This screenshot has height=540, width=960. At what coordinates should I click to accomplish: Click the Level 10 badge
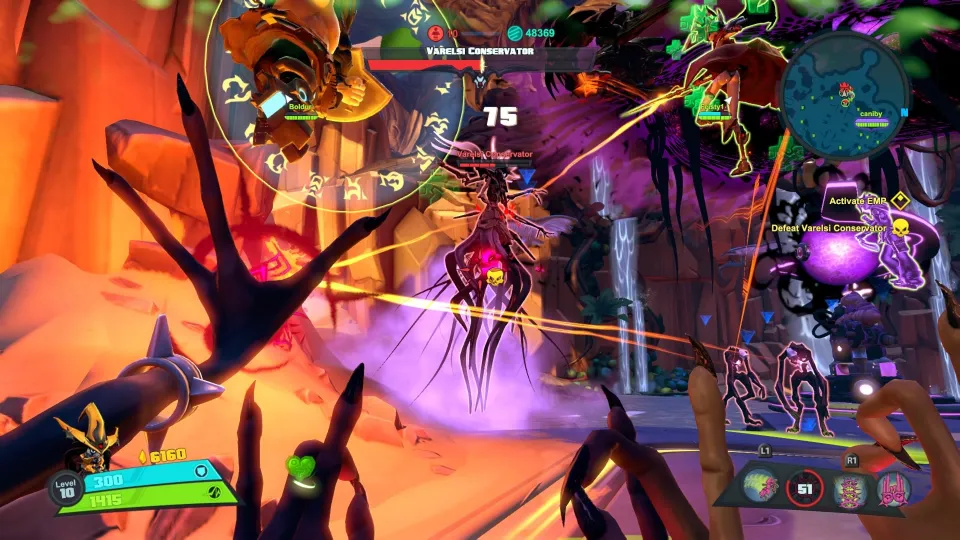coord(63,489)
